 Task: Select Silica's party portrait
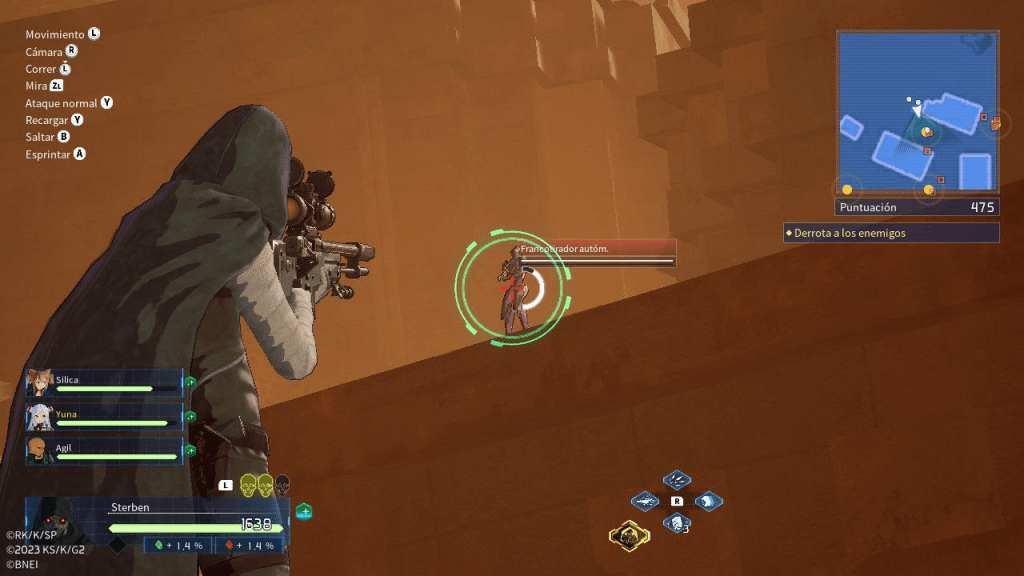(x=40, y=383)
